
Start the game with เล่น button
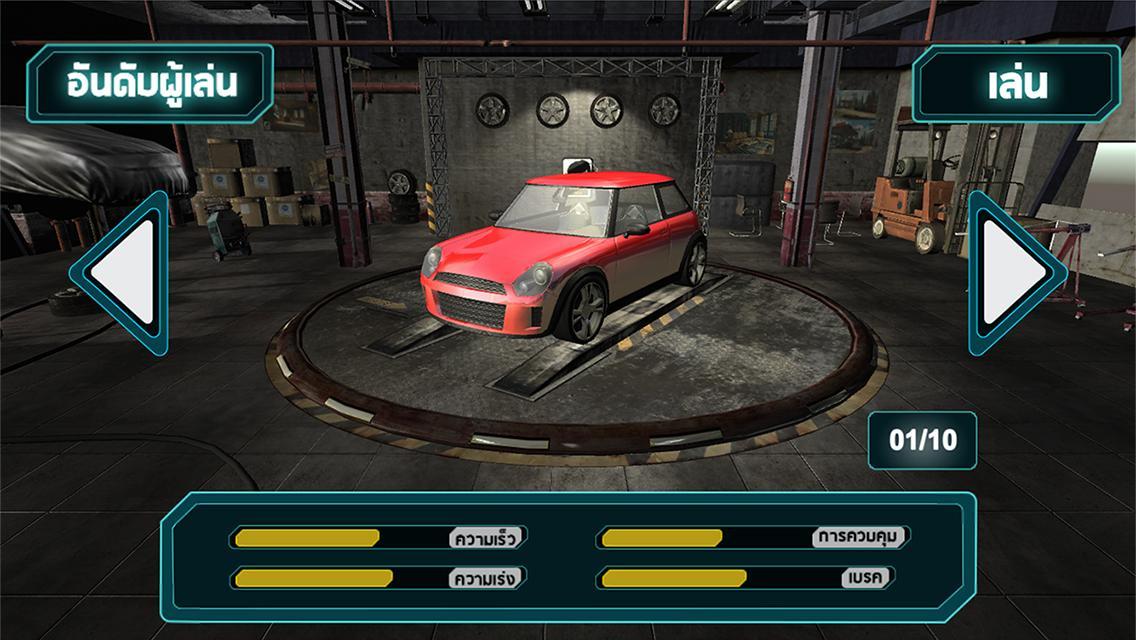tap(1016, 83)
